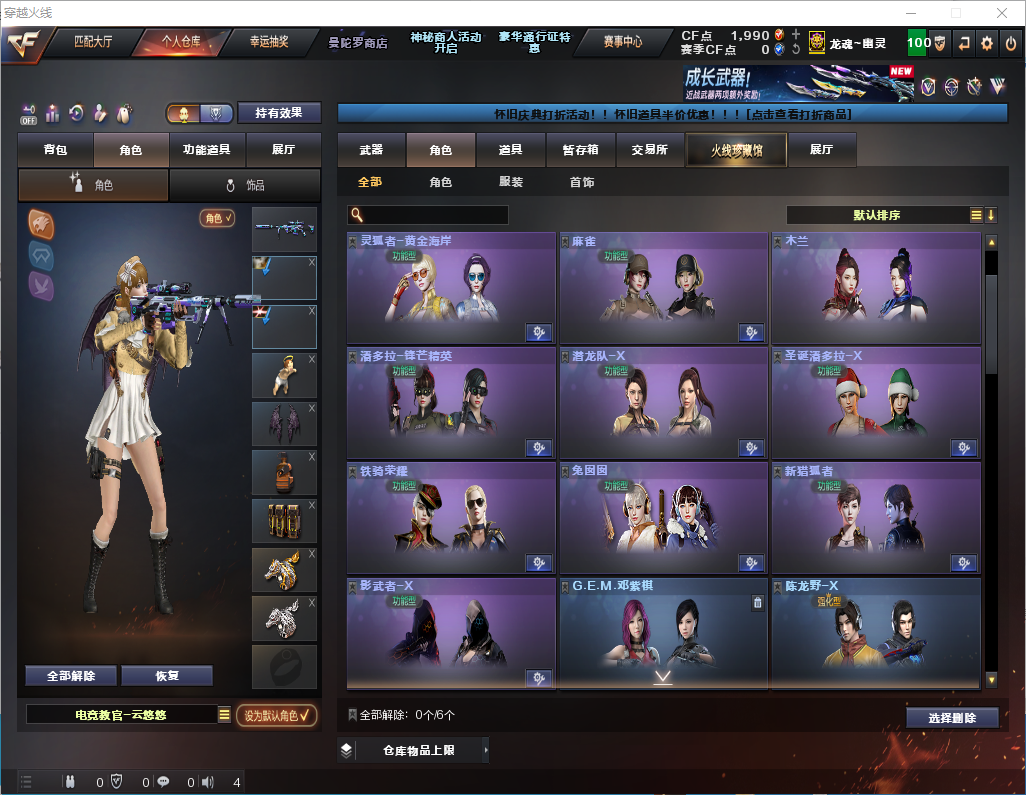Filter by 服装 clothing category
The height and width of the screenshot is (795, 1026).
511,182
